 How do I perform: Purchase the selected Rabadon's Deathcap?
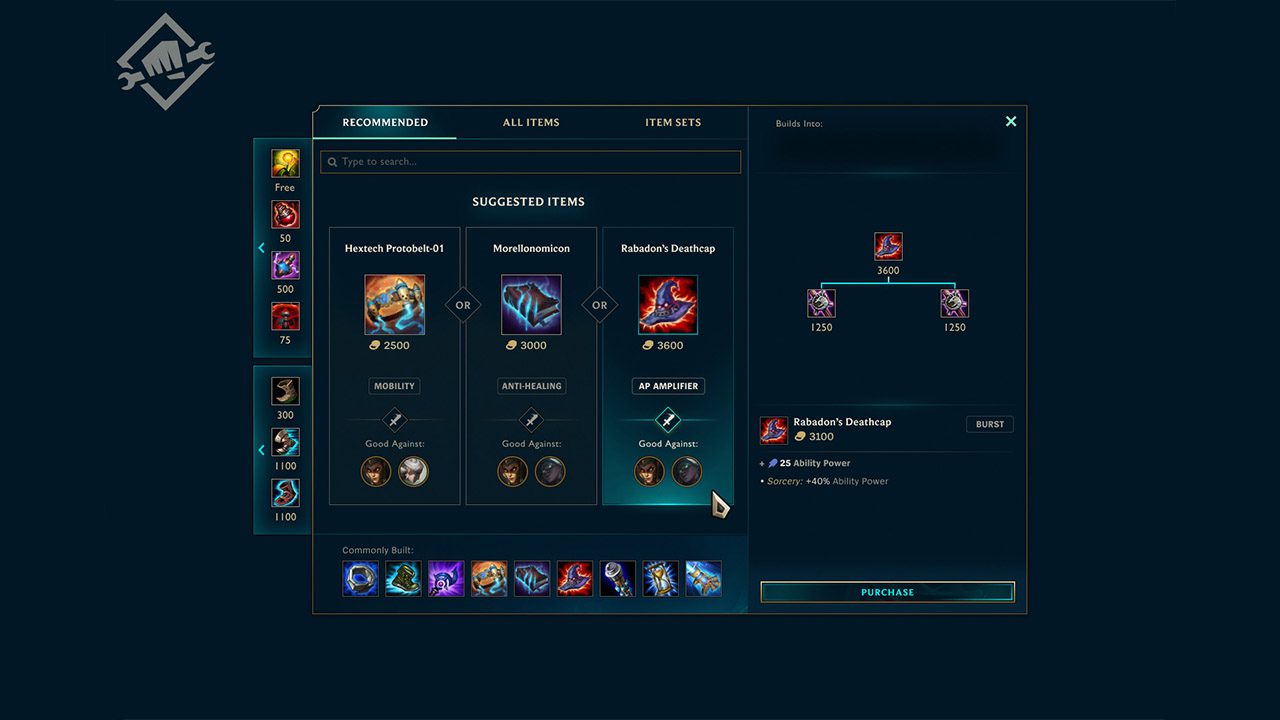pos(887,592)
